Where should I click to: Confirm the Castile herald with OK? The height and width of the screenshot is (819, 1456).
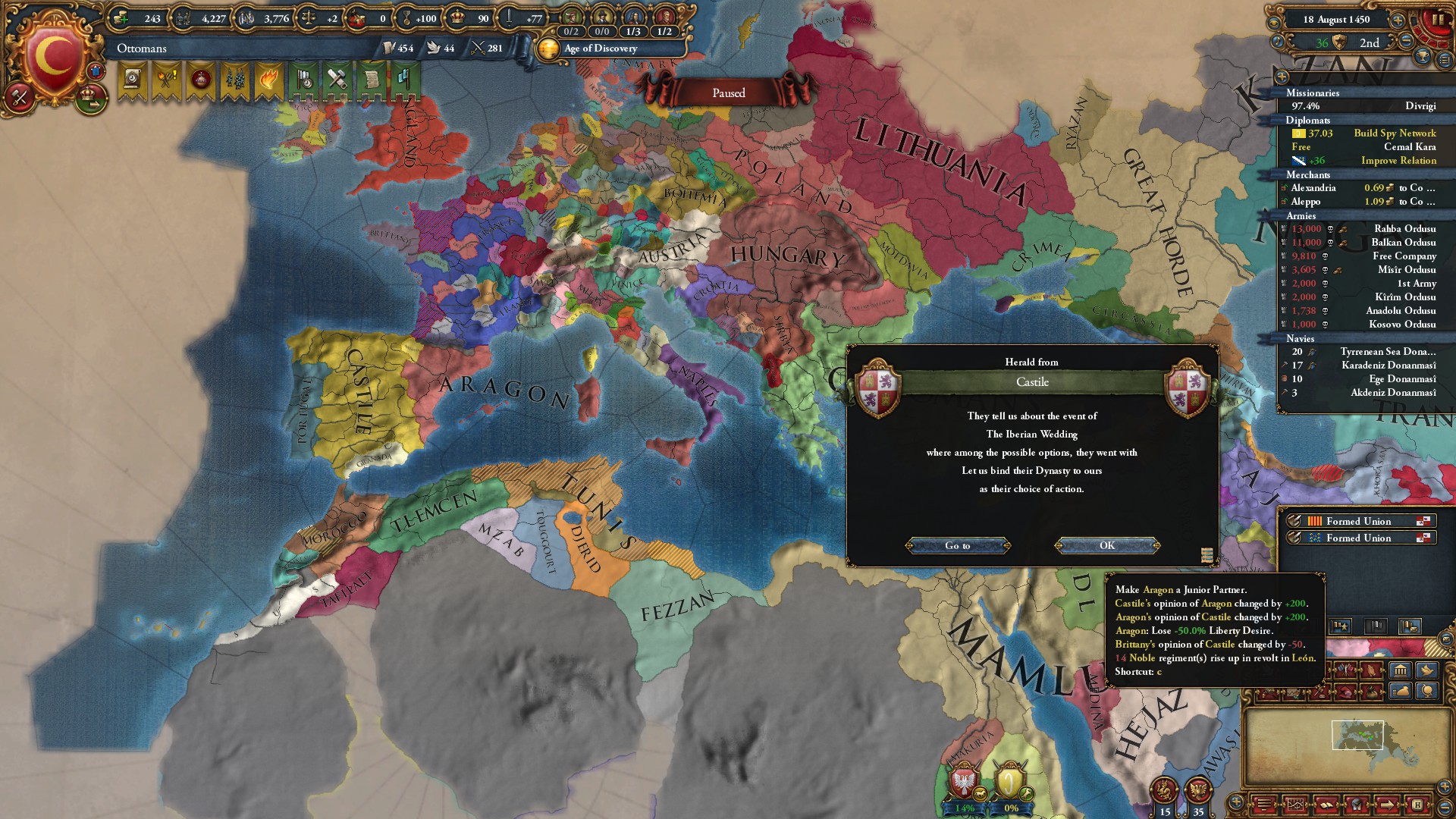1106,545
